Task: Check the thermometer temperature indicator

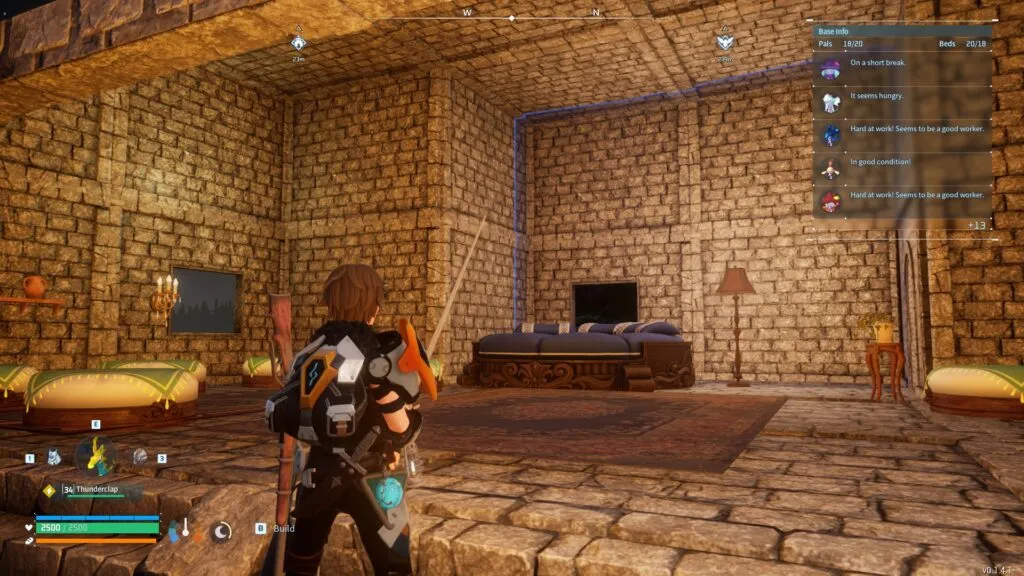Action: [x=185, y=530]
